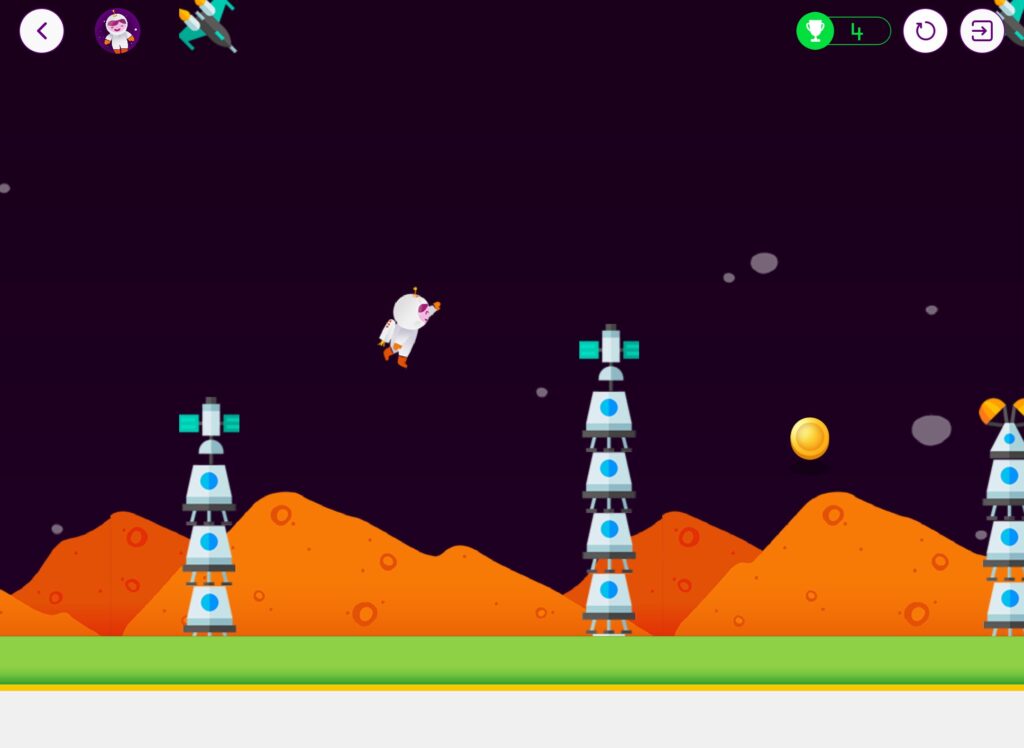Restart the game with the circular arrow button
This screenshot has height=748, width=1024.
pyautogui.click(x=925, y=31)
